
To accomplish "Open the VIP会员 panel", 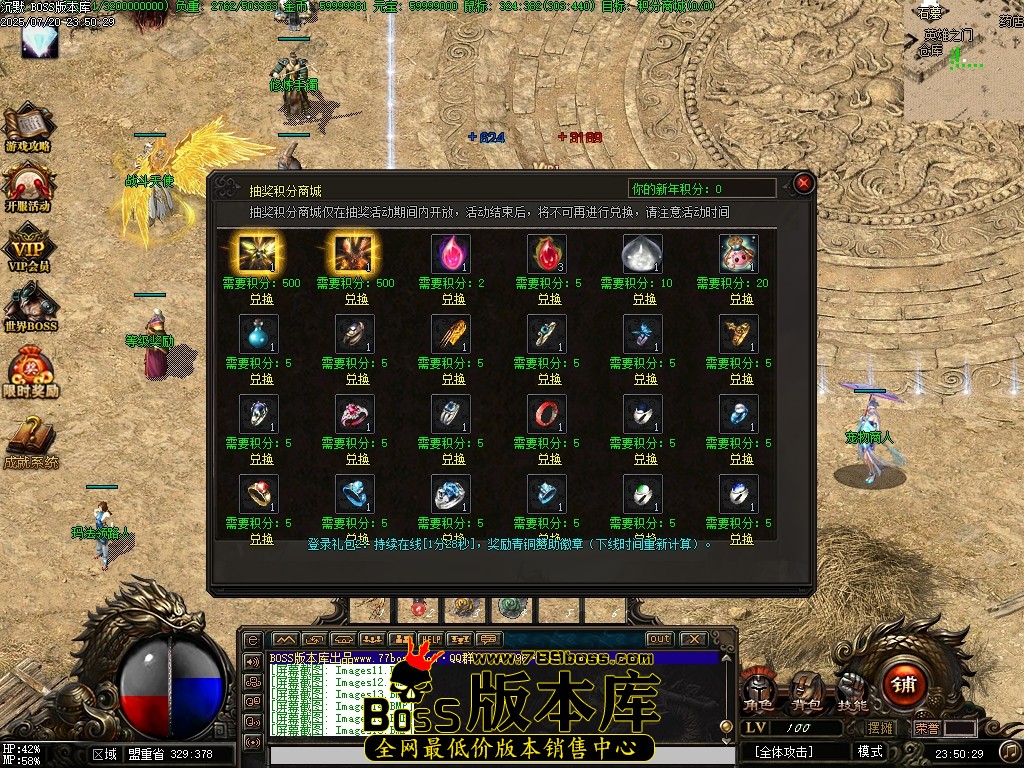I will tap(28, 248).
